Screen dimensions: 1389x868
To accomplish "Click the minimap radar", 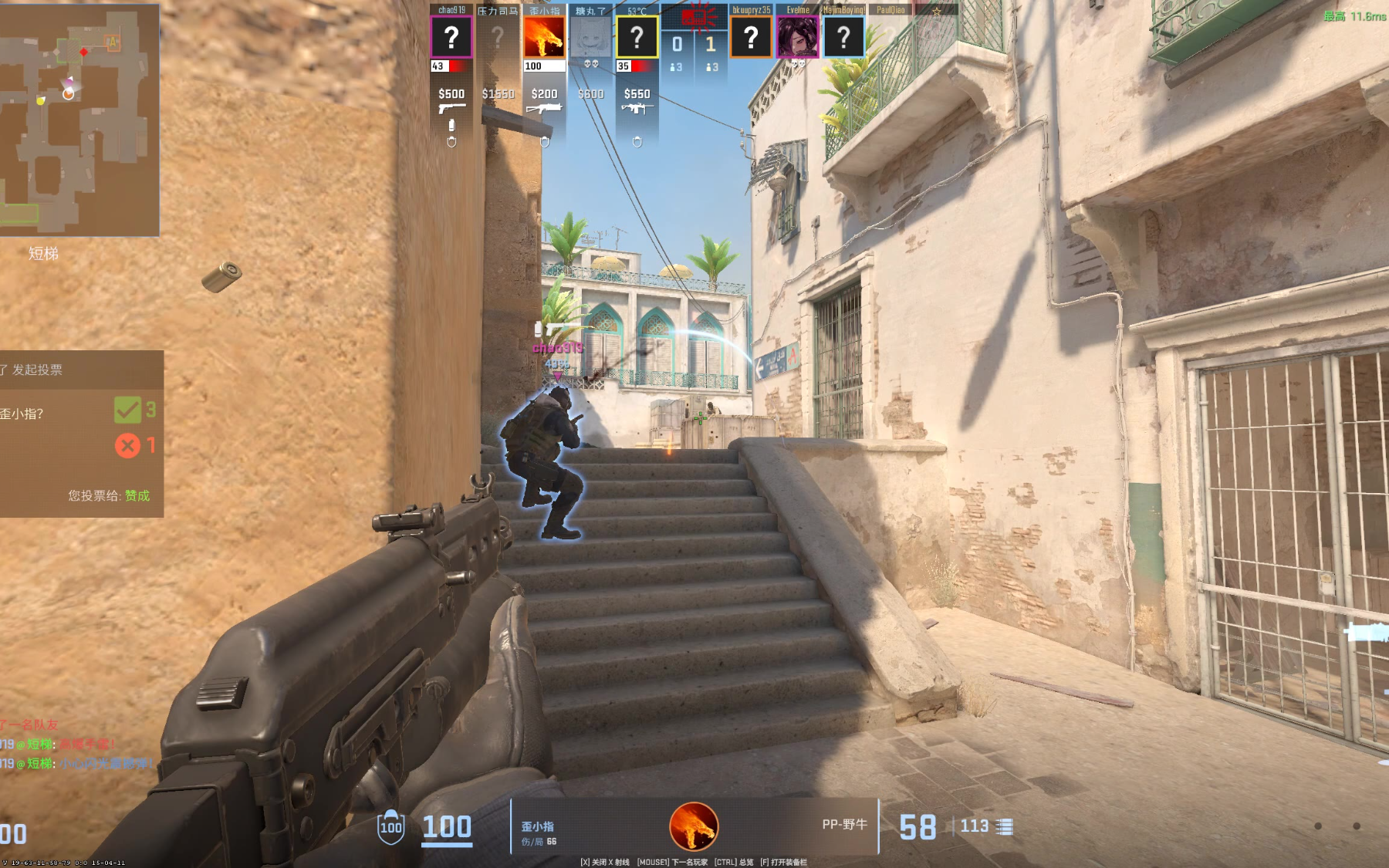I will (x=79, y=120).
